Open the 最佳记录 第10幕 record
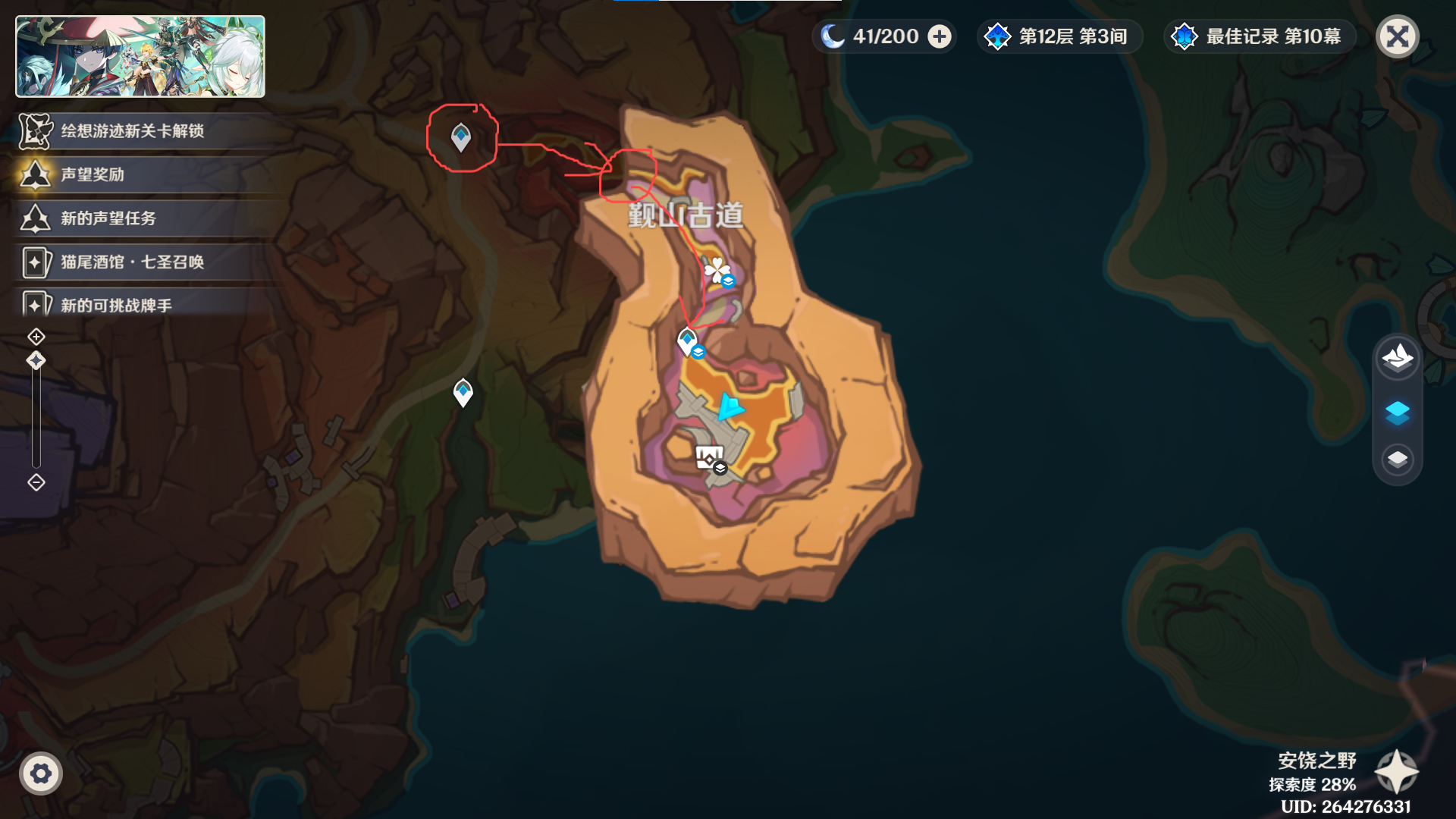 (1259, 36)
